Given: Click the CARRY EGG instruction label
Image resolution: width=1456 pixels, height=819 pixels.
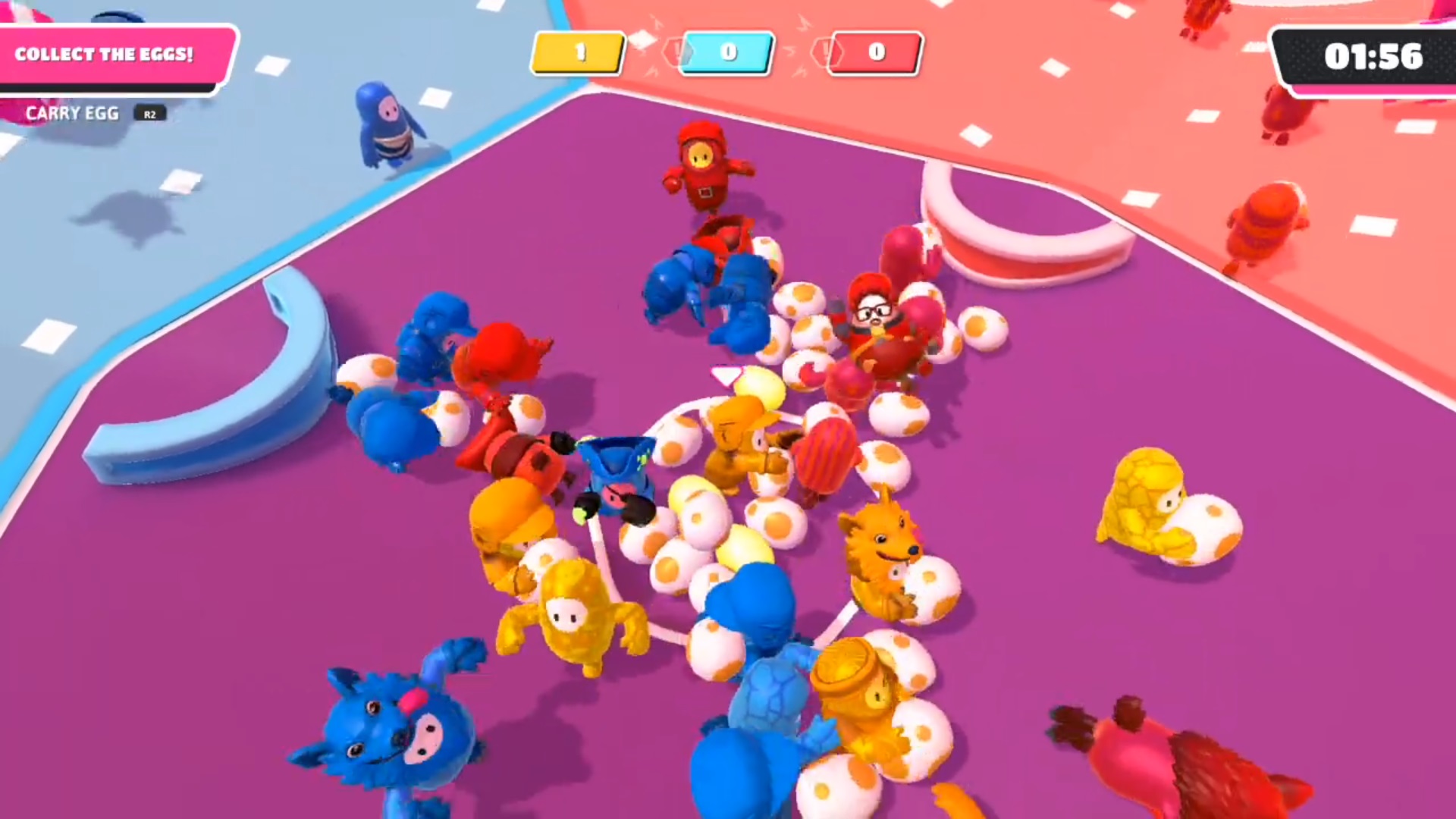Looking at the screenshot, I should point(73,113).
